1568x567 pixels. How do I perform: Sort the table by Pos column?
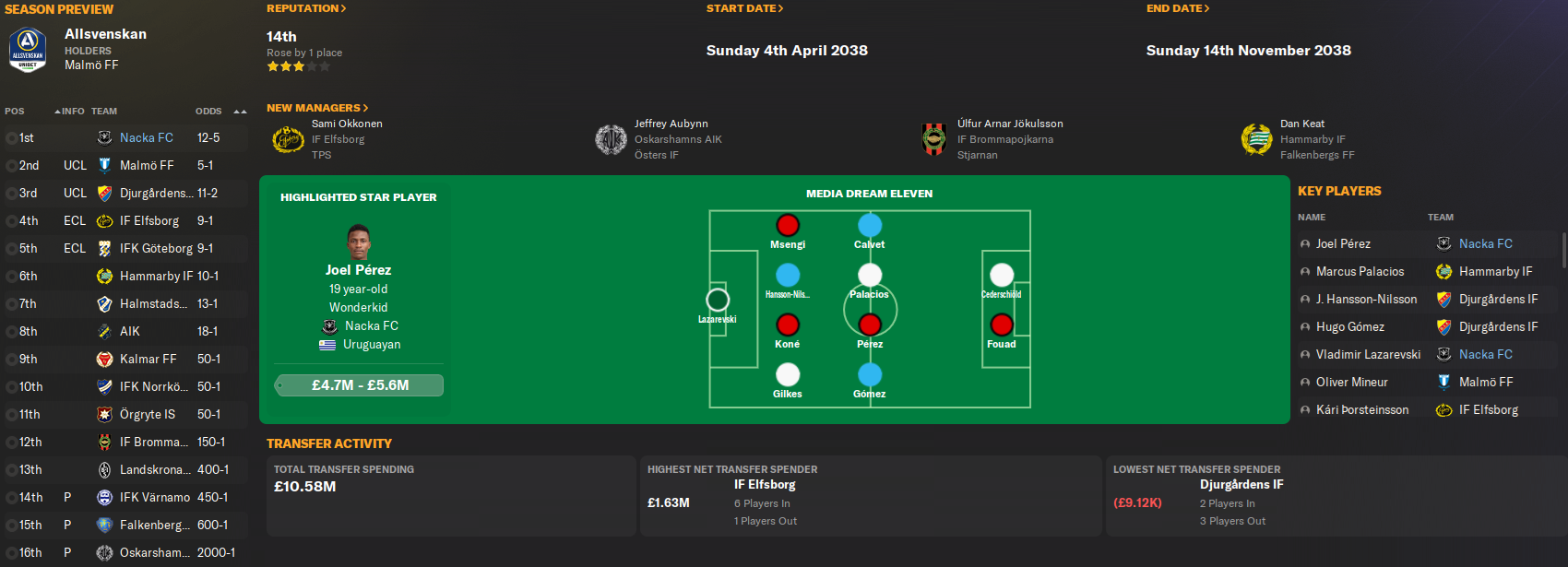(15, 112)
